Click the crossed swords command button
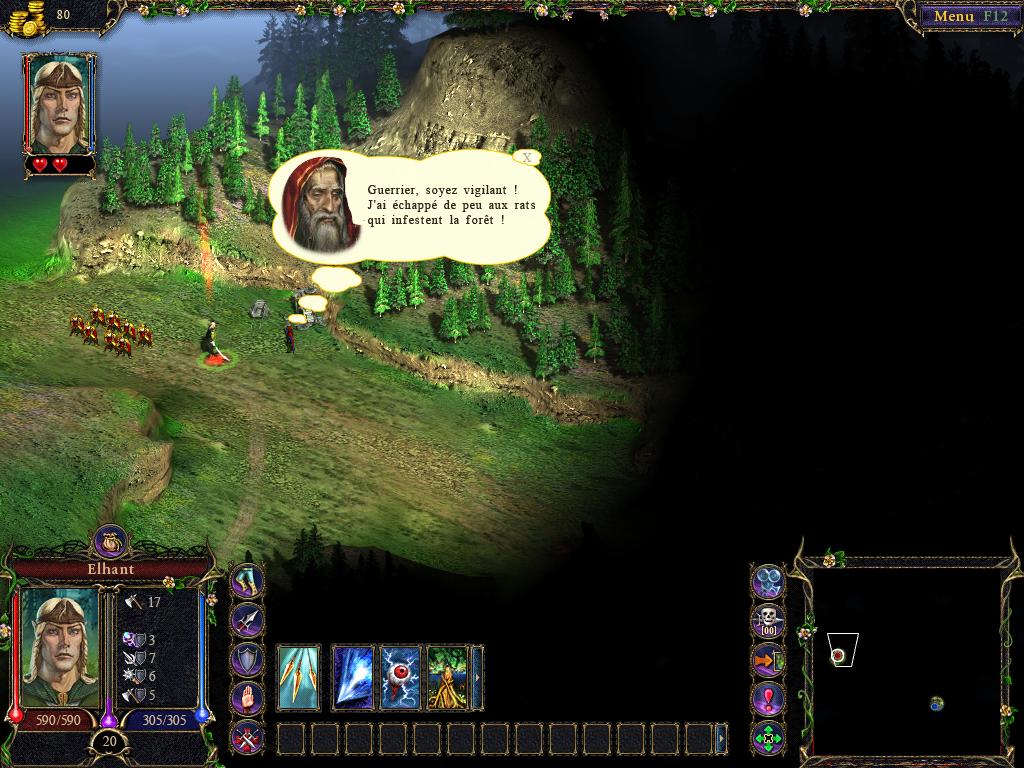 [x=247, y=738]
